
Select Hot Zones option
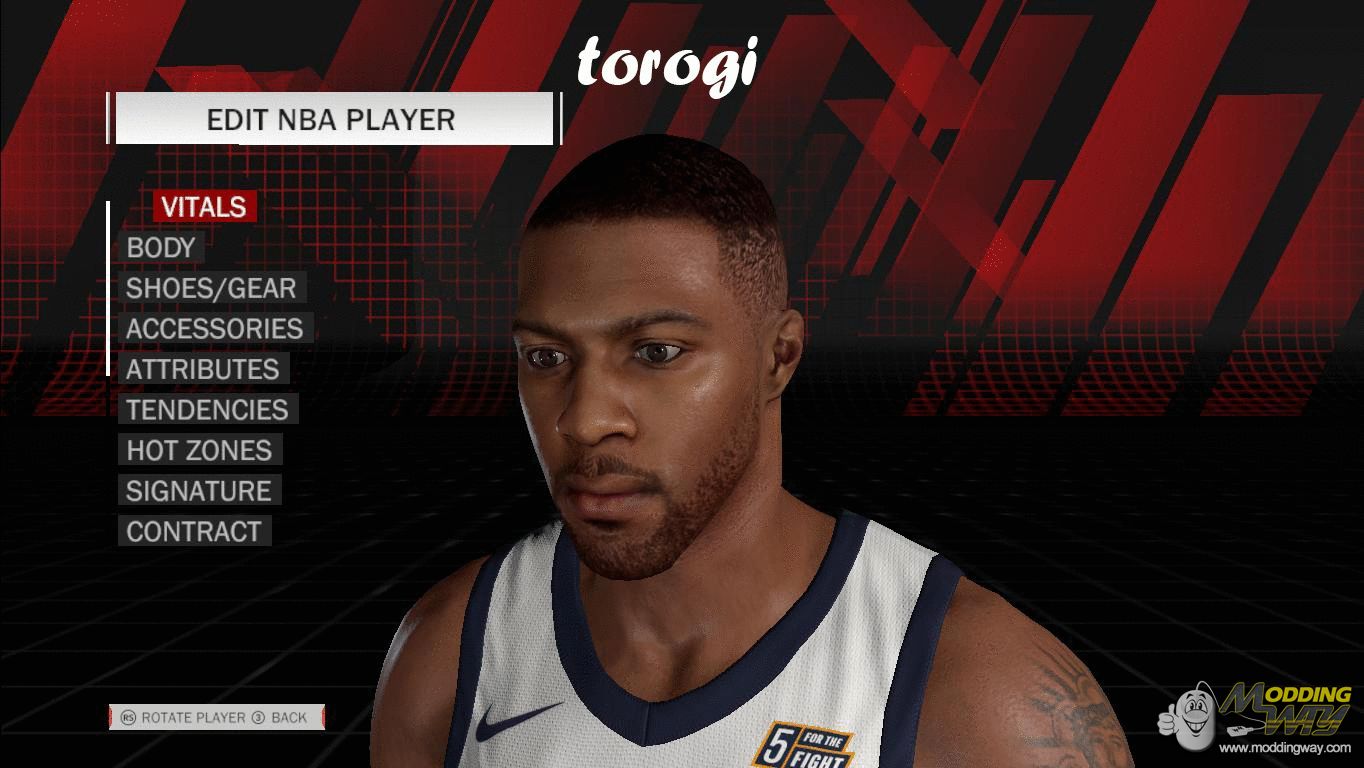pyautogui.click(x=199, y=450)
